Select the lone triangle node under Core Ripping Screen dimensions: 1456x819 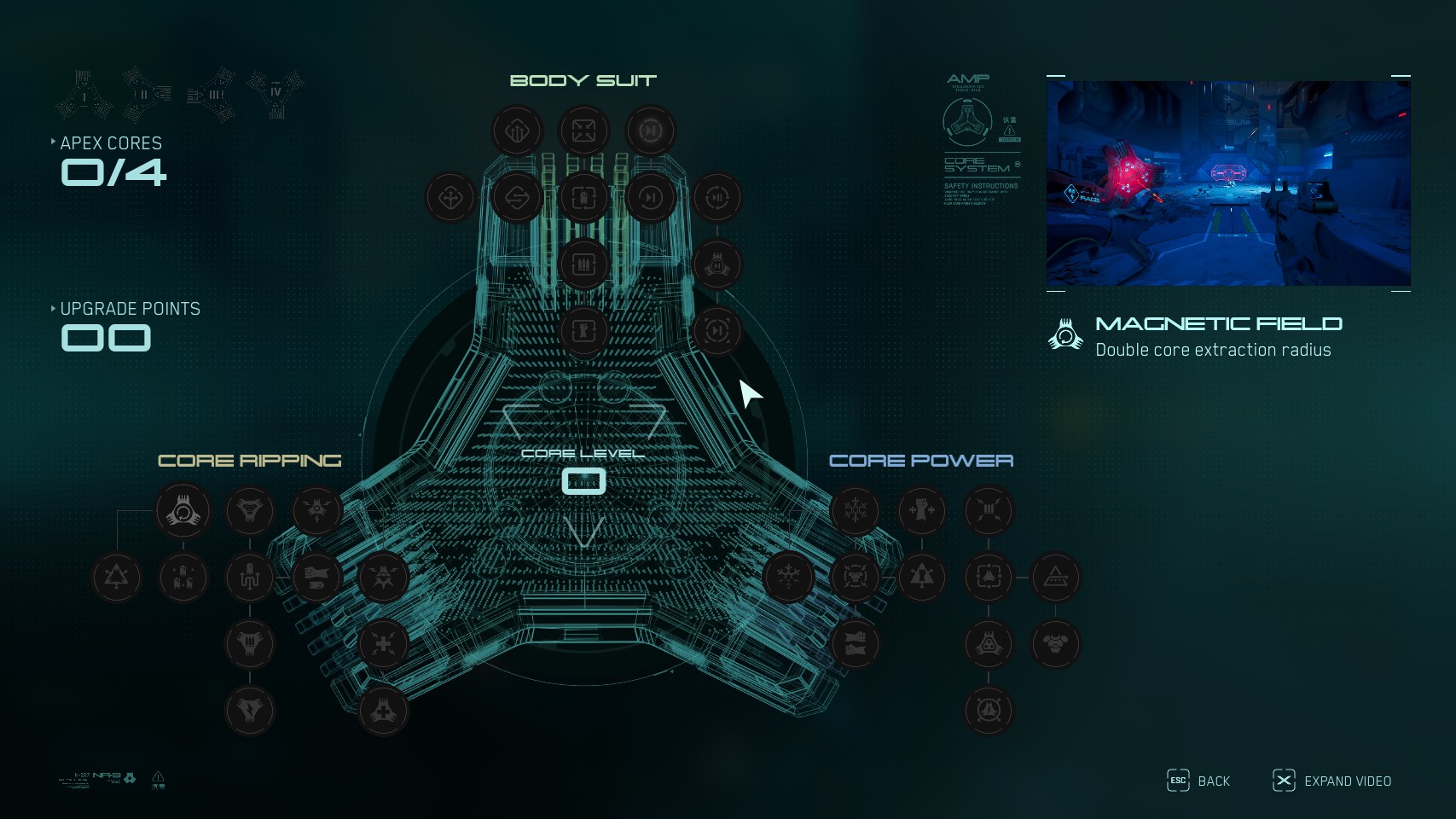(117, 578)
